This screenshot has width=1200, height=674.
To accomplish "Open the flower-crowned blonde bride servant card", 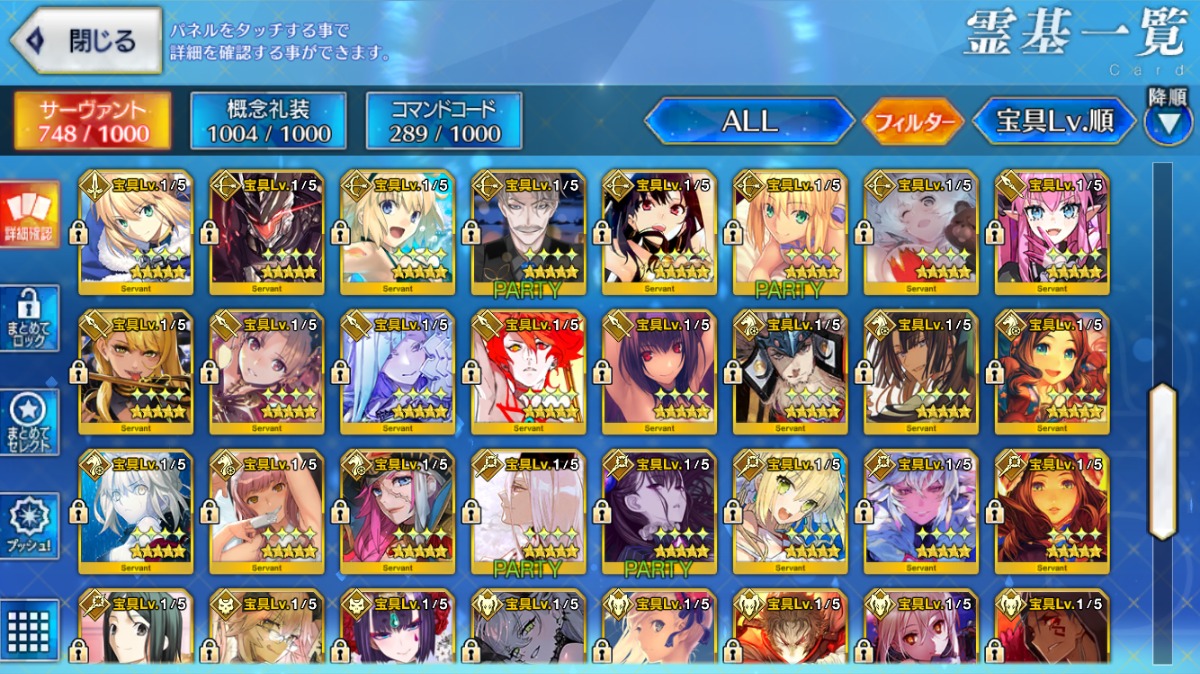I will (x=790, y=512).
